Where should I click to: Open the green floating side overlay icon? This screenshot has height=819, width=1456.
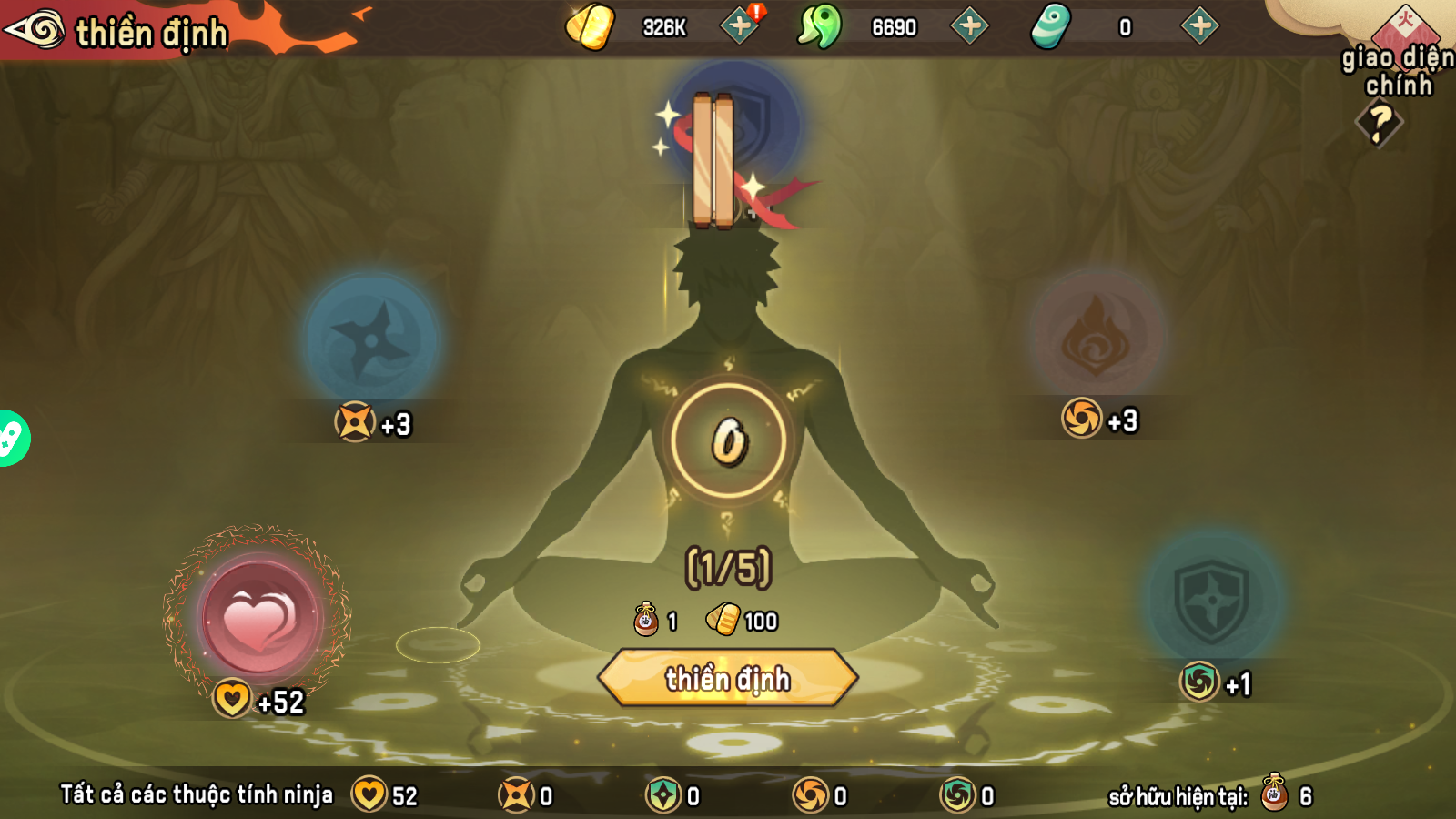coord(11,439)
